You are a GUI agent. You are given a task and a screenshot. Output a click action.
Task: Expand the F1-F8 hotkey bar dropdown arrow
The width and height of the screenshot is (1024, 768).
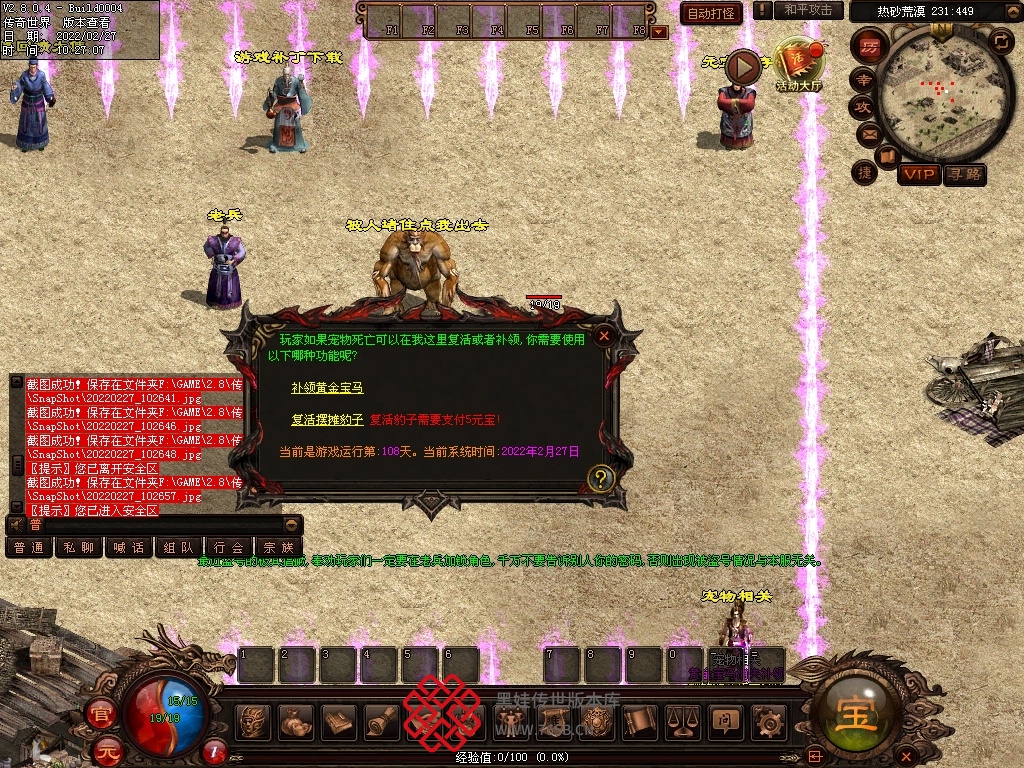[x=659, y=32]
